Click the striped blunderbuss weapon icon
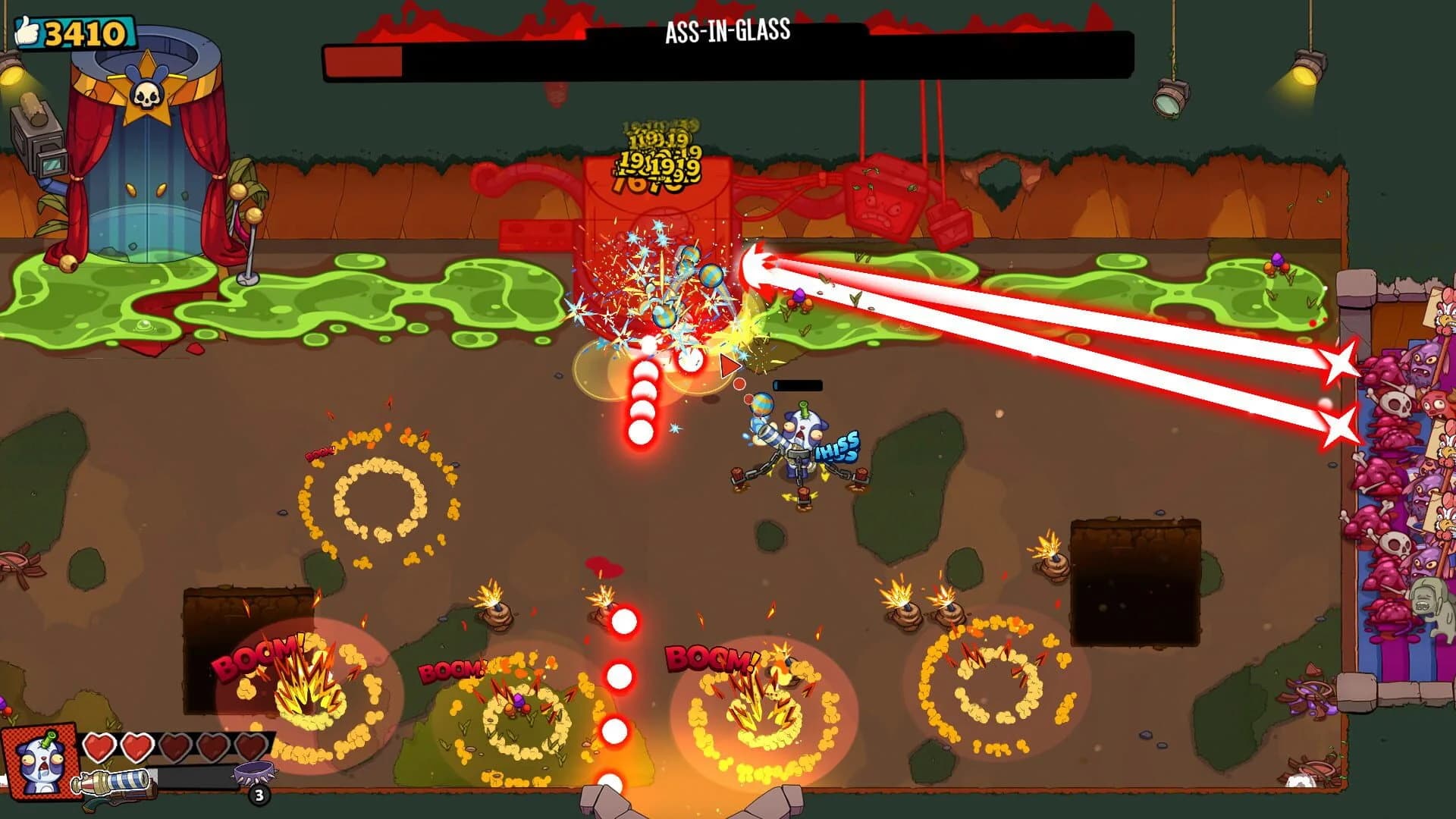Viewport: 1456px width, 819px height. click(x=114, y=781)
